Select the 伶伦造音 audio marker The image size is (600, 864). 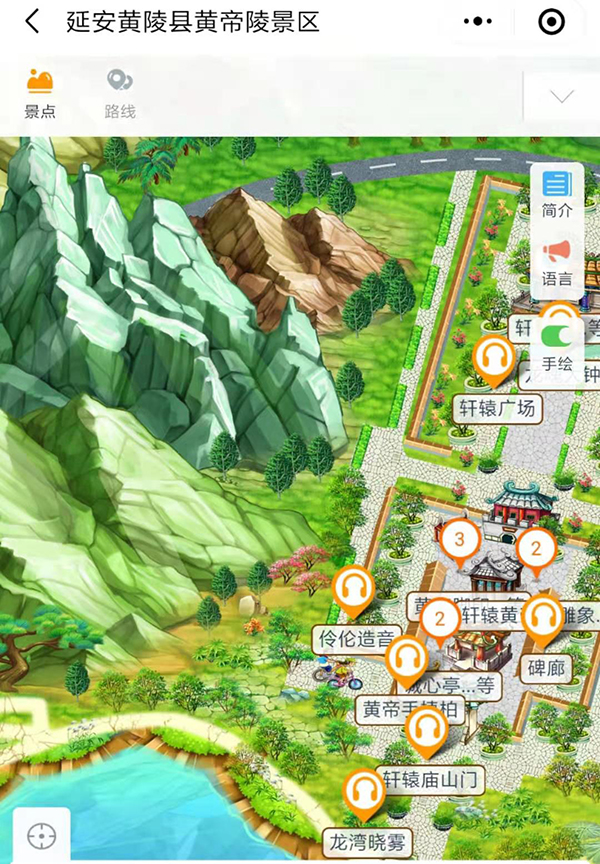pyautogui.click(x=353, y=592)
